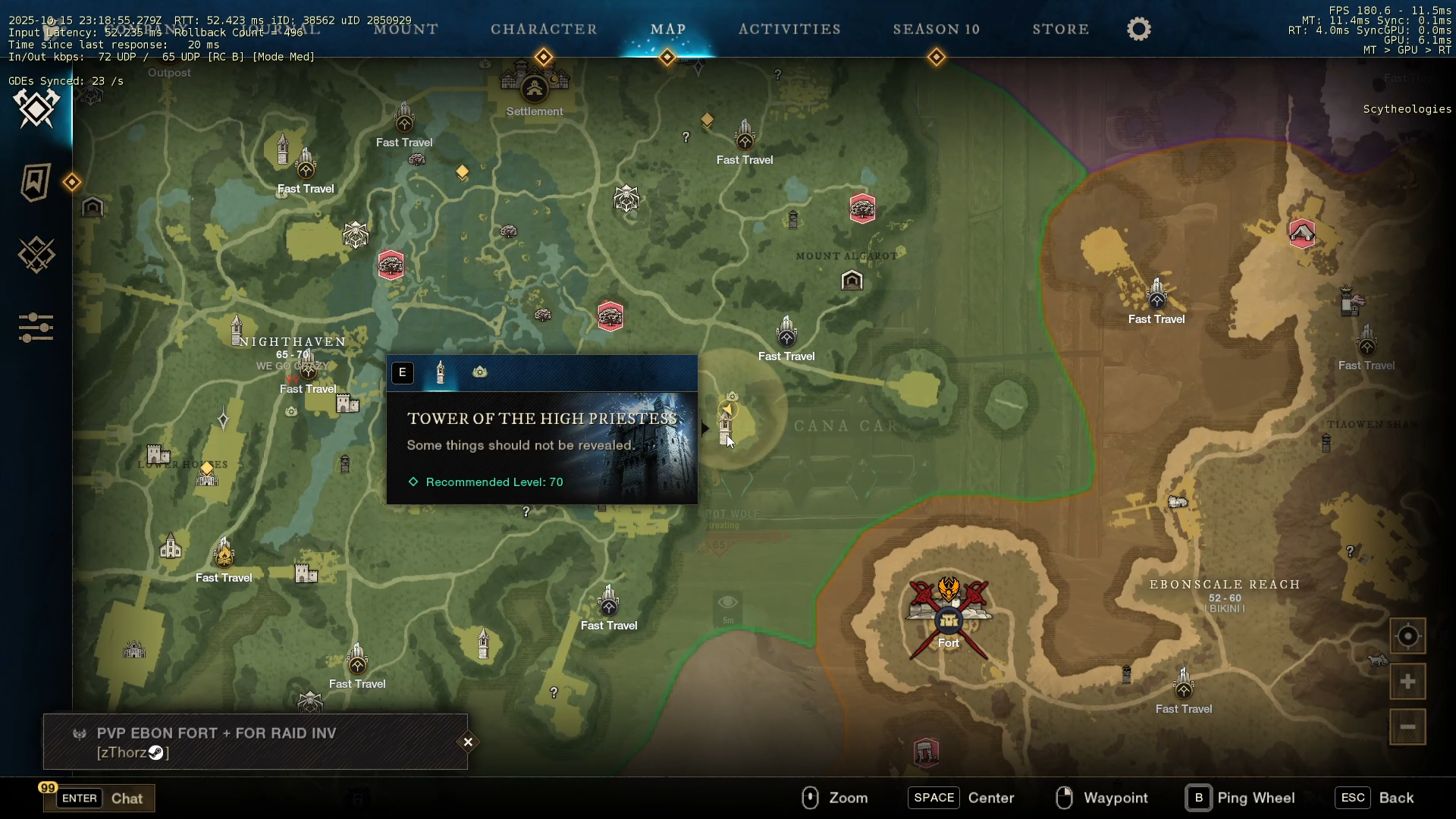This screenshot has width=1456, height=819.
Task: Switch to the second tooltip tab icon
Action: pyautogui.click(x=480, y=372)
